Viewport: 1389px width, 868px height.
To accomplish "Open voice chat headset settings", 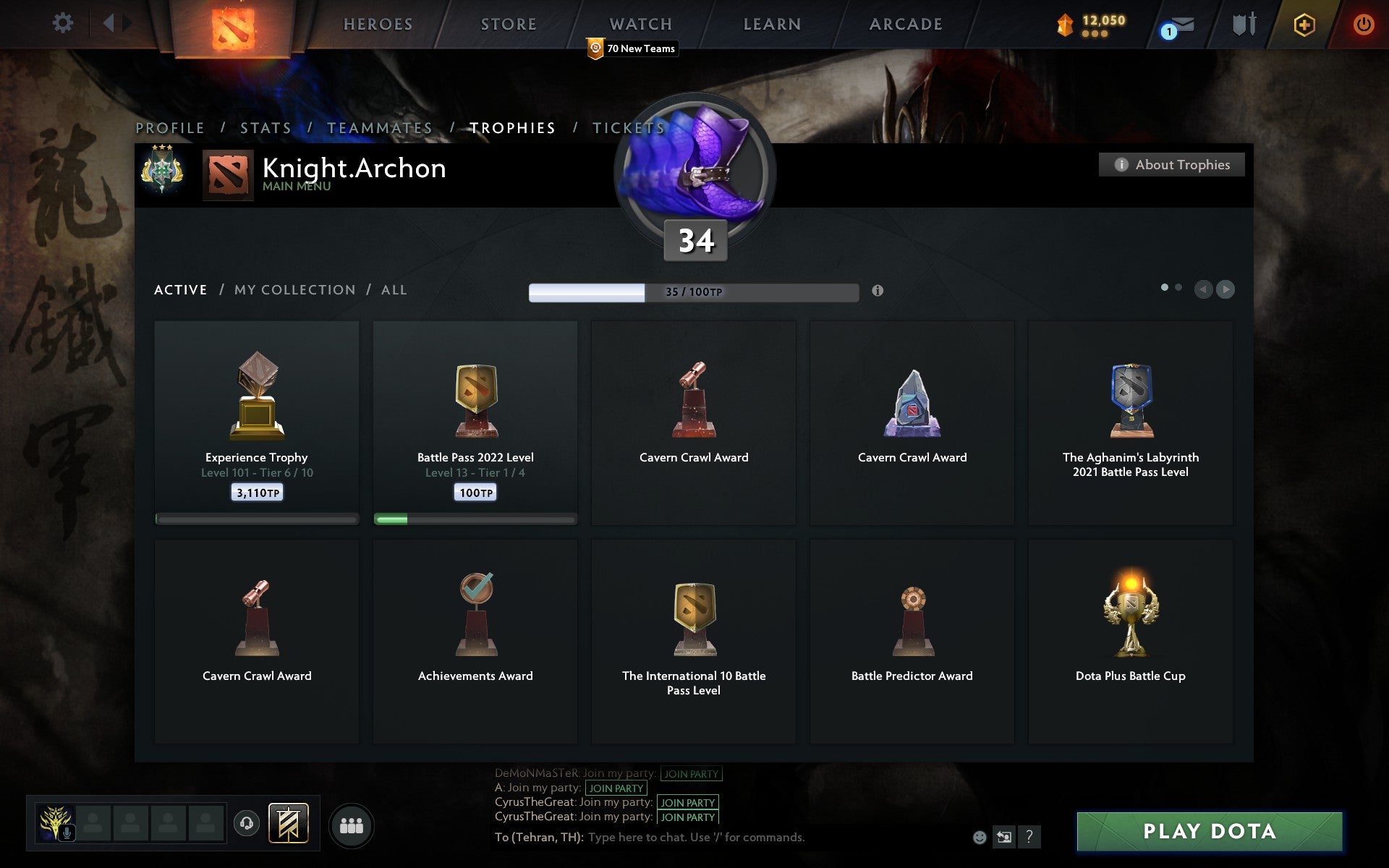I will click(247, 823).
